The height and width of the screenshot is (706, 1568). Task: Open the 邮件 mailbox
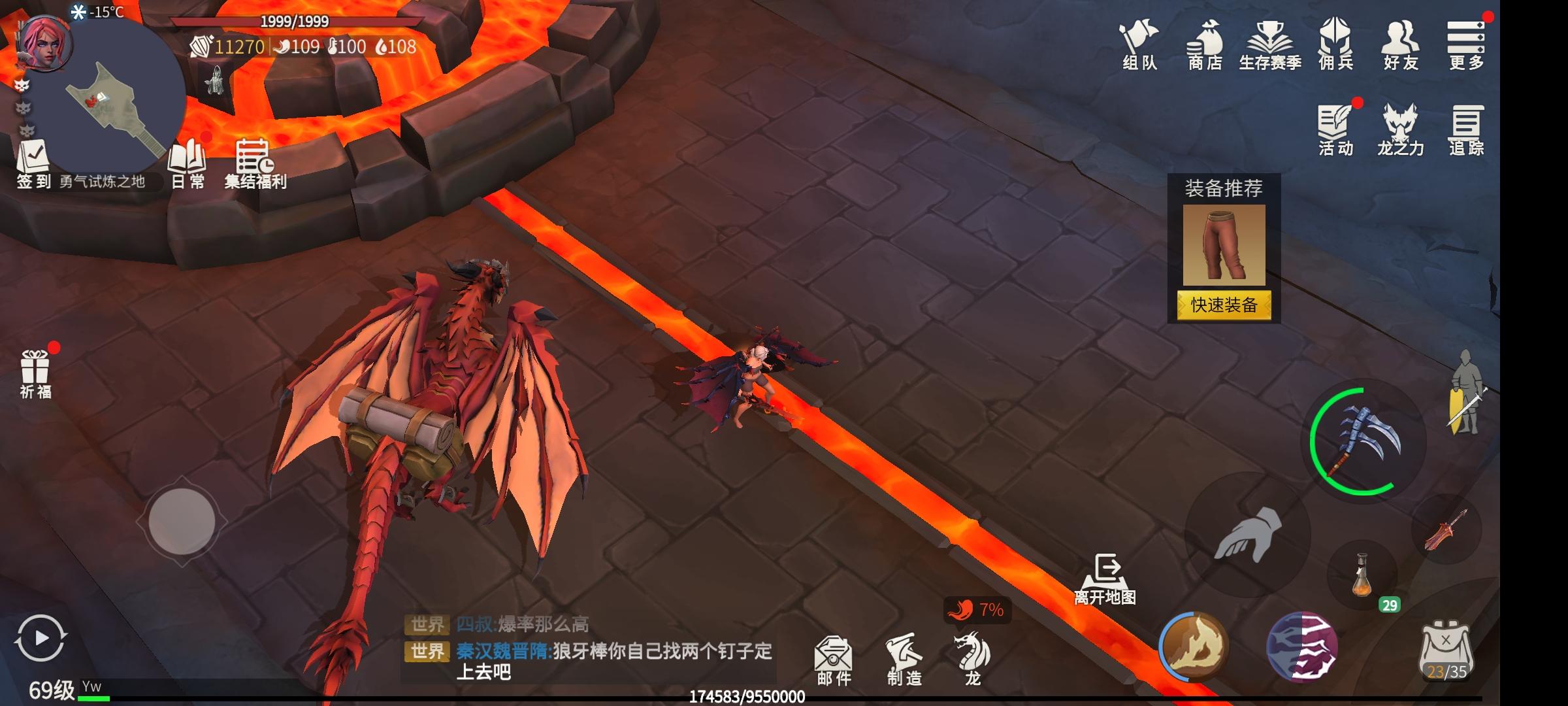coord(834,660)
